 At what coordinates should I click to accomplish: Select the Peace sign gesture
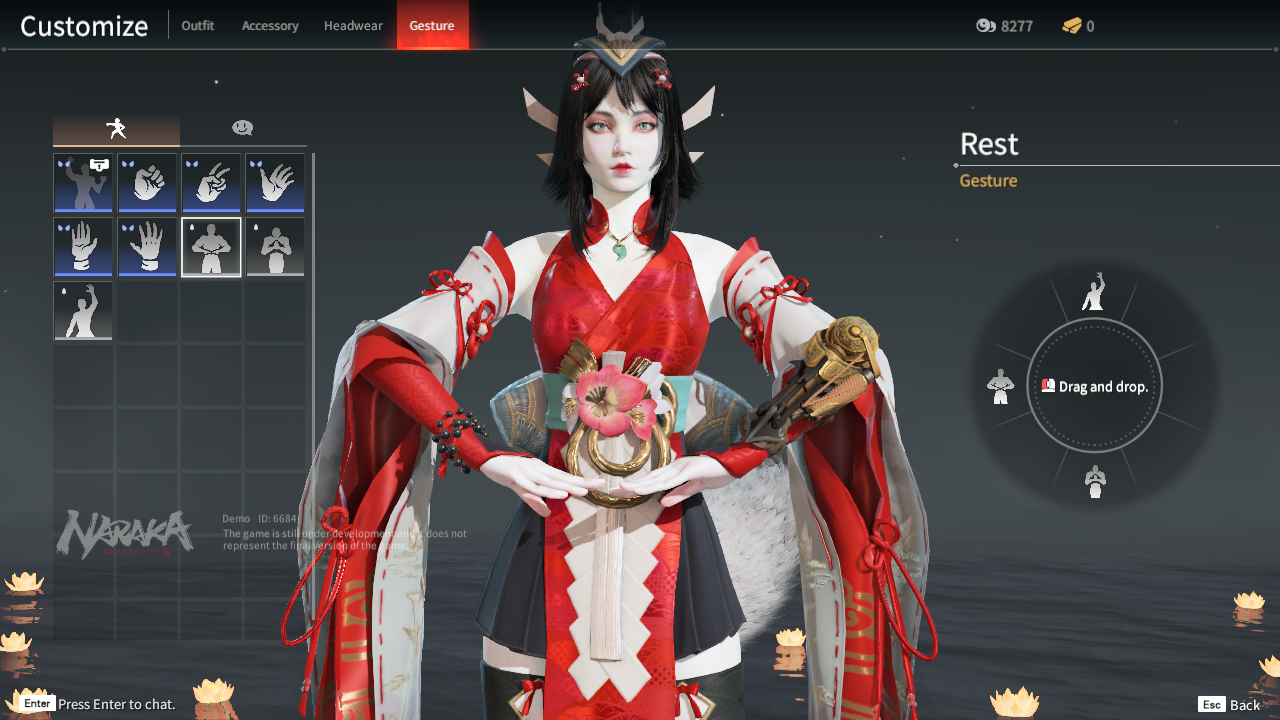(x=211, y=182)
